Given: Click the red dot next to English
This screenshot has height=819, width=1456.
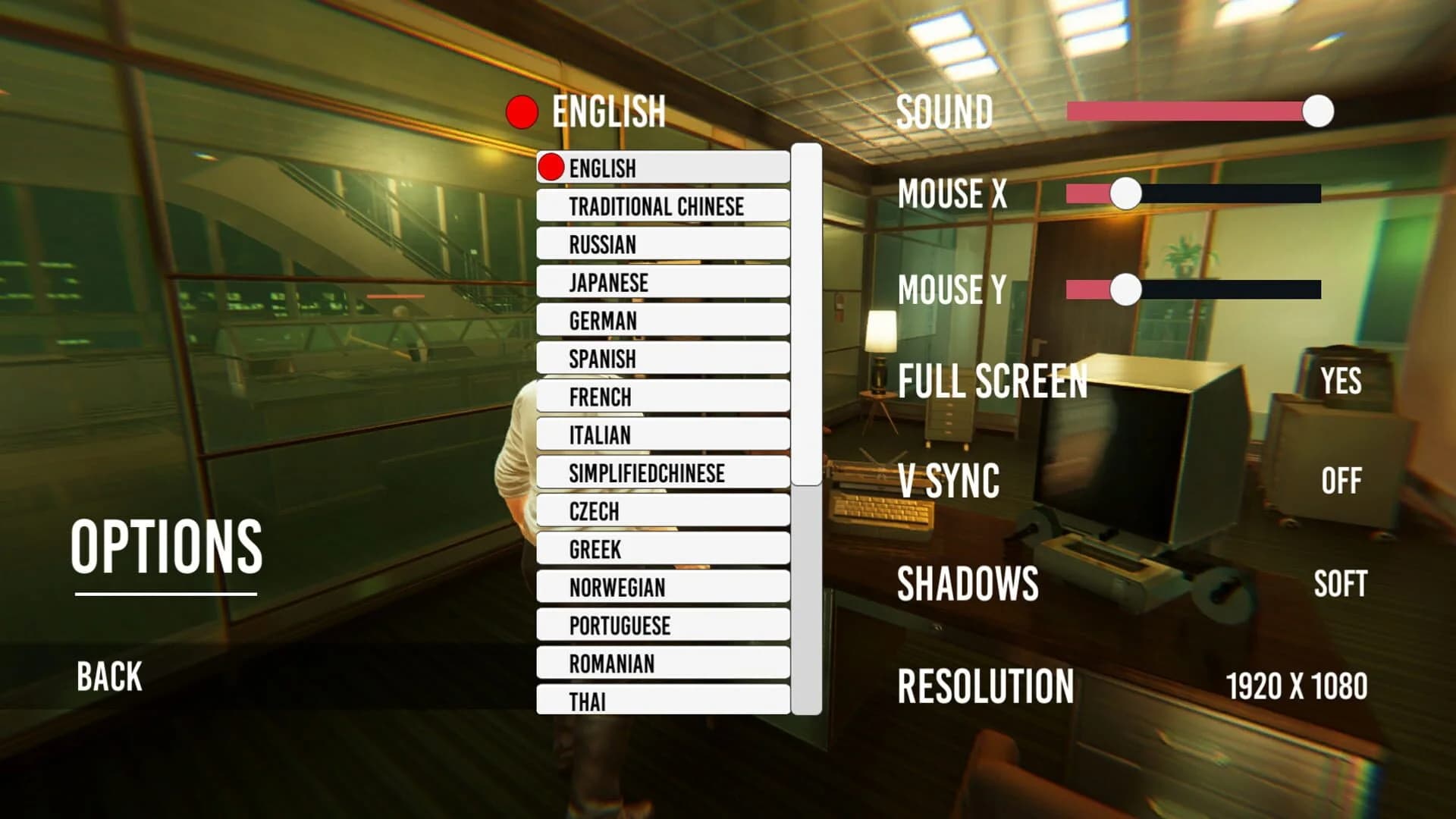Looking at the screenshot, I should (523, 112).
